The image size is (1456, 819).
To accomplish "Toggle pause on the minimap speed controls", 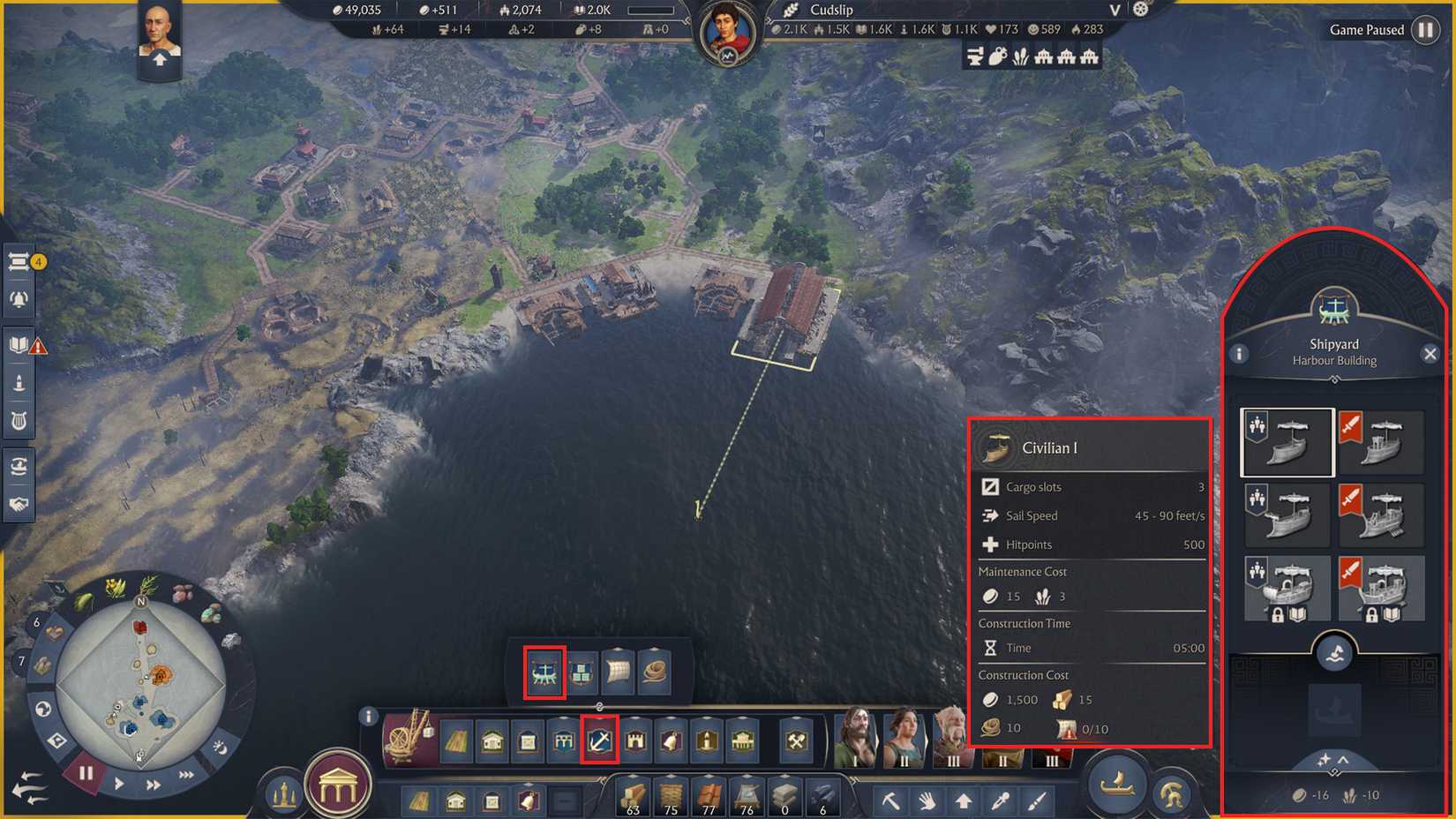I will pyautogui.click(x=84, y=773).
